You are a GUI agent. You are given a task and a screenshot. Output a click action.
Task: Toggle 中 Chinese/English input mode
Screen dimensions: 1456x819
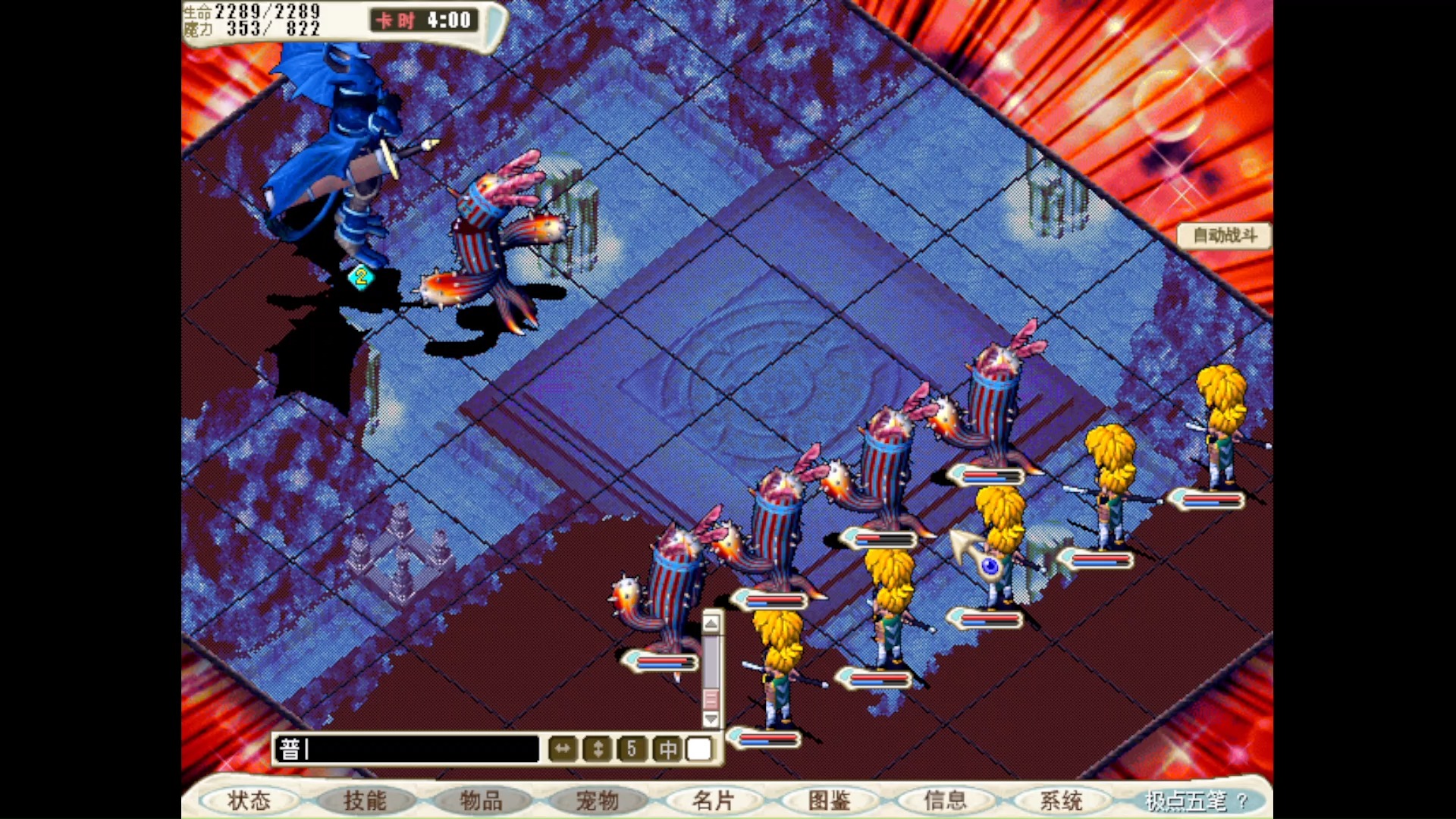(668, 749)
